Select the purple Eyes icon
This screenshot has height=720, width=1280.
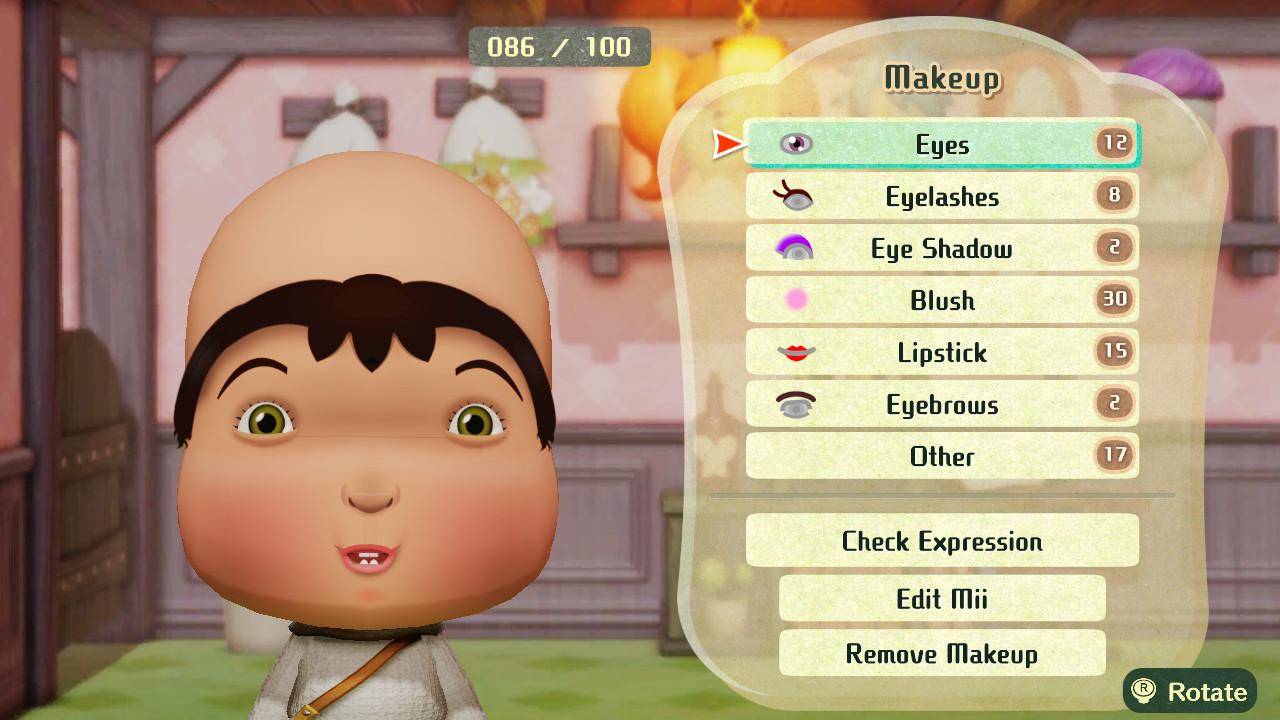(x=798, y=145)
